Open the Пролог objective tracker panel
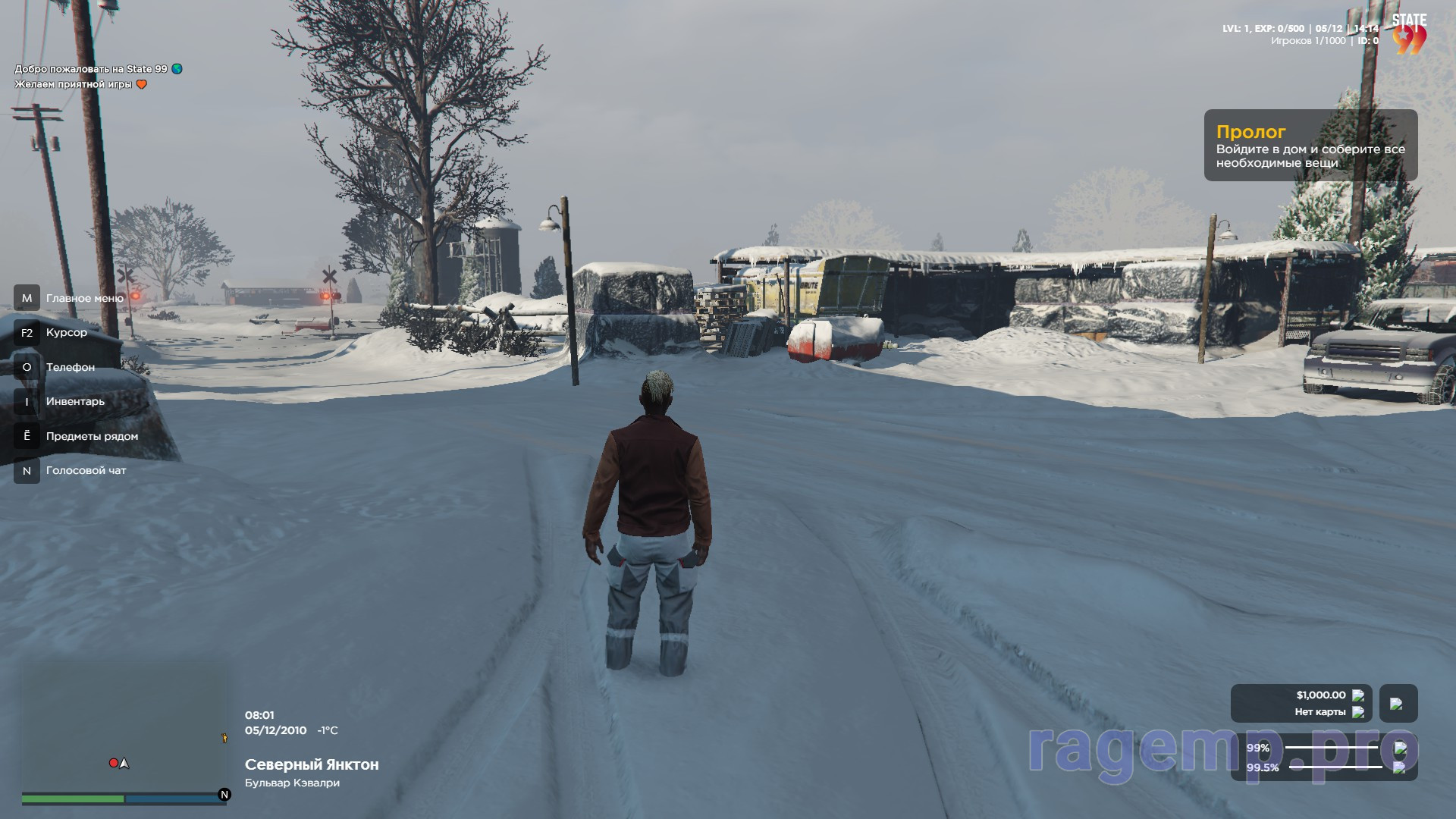The width and height of the screenshot is (1456, 819). click(1310, 146)
